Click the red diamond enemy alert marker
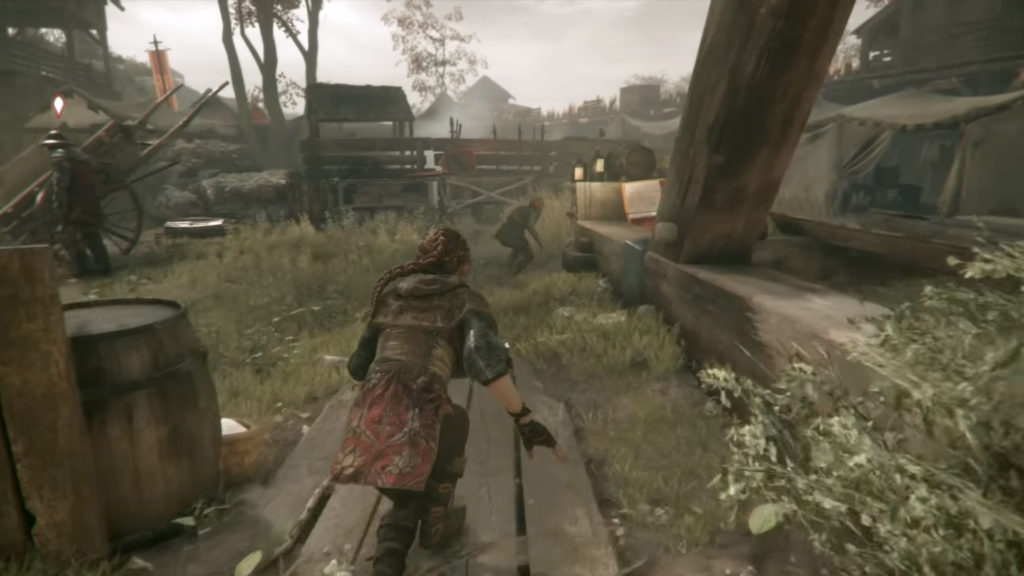 [x=58, y=104]
